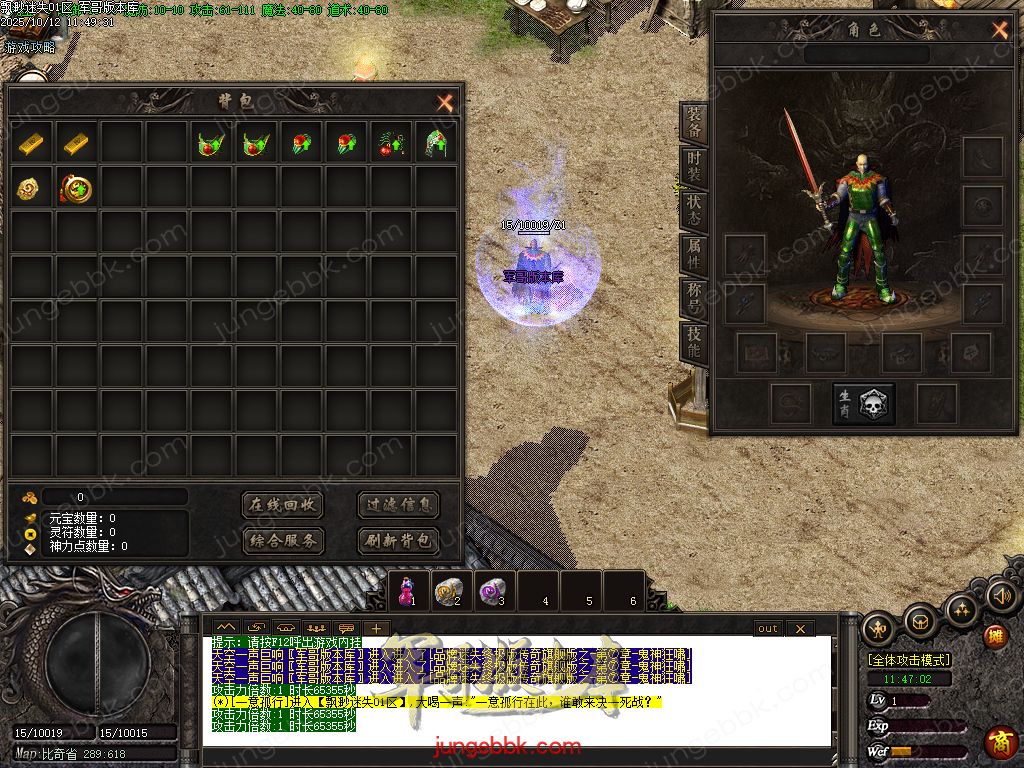Refresh the bag with 刷新背包

point(398,541)
